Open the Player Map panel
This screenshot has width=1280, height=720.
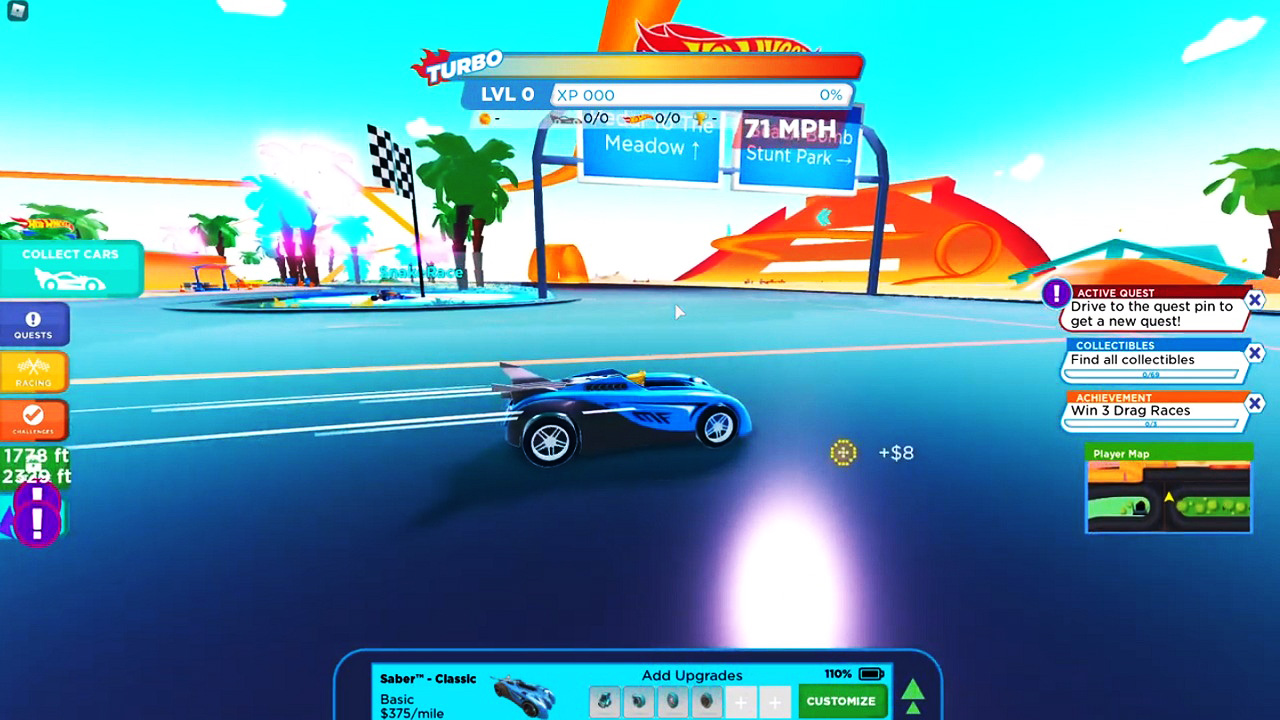[1167, 490]
